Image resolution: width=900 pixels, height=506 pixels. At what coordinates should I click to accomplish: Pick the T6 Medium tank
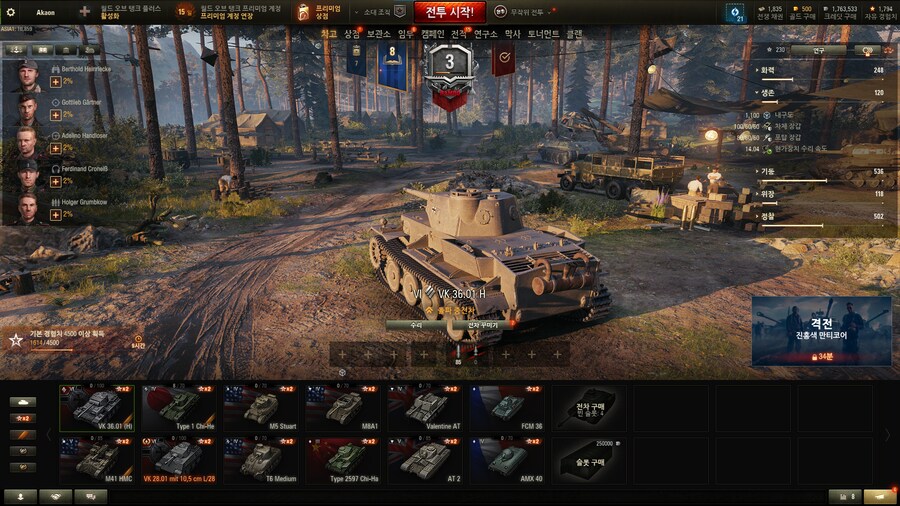(x=260, y=461)
